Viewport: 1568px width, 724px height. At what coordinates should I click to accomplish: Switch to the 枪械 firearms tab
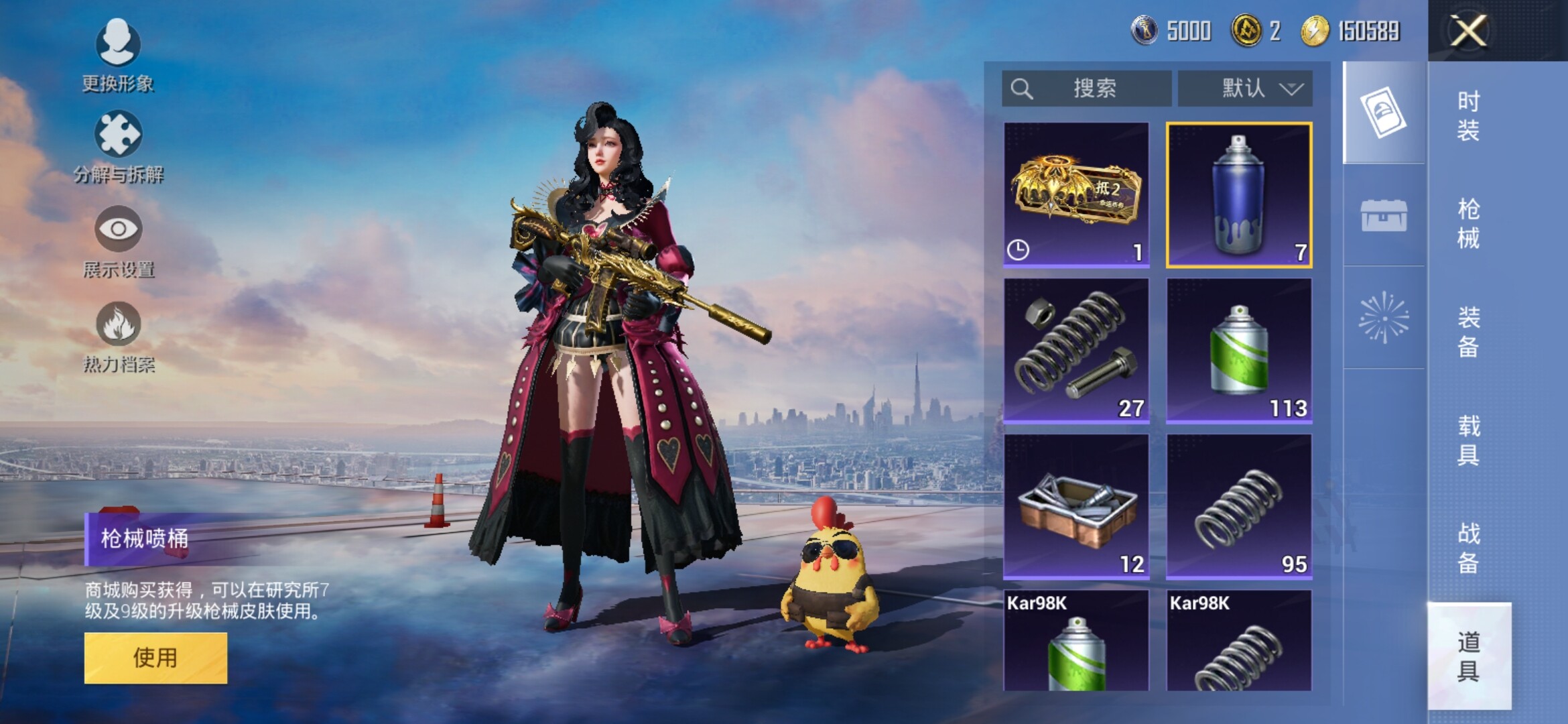[1468, 224]
